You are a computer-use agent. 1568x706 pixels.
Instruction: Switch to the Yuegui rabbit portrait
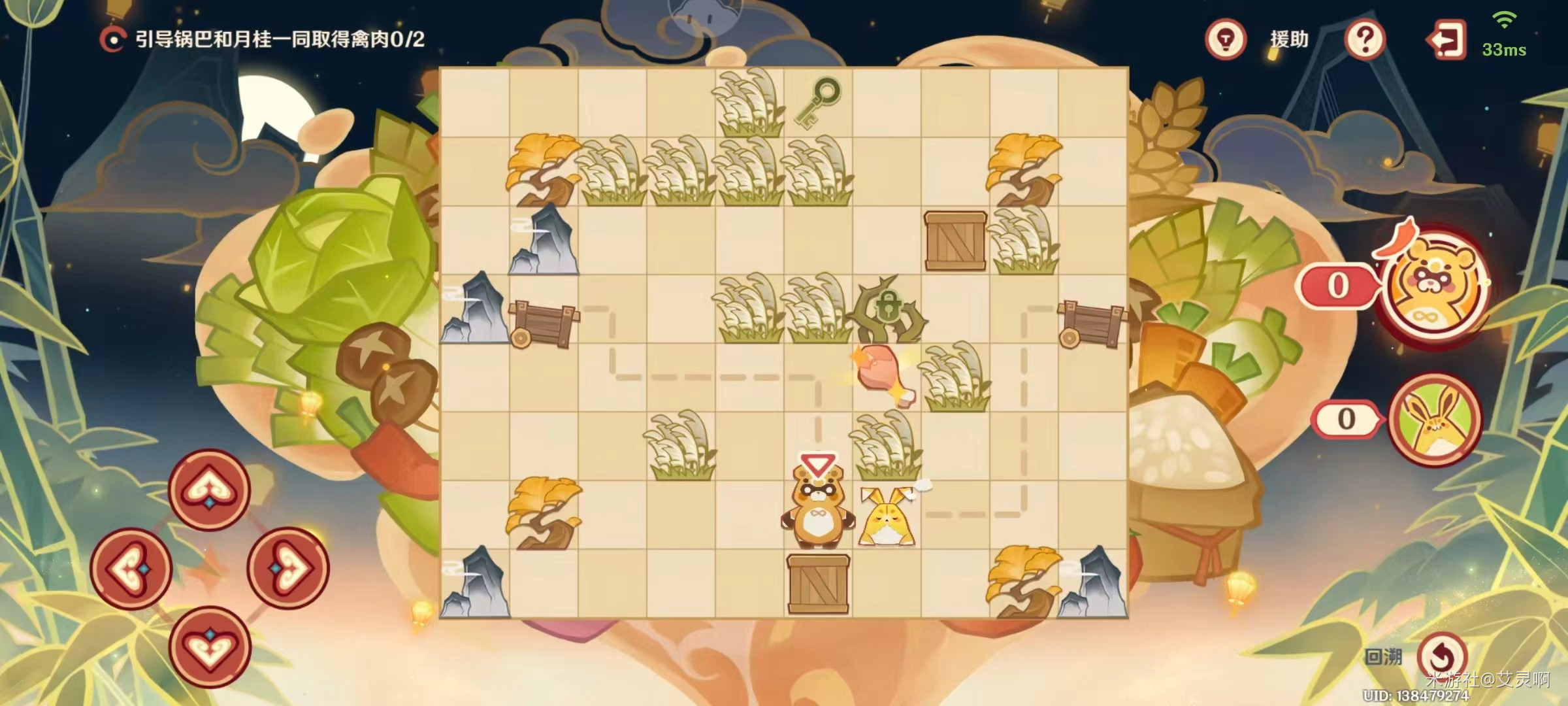click(x=1433, y=418)
